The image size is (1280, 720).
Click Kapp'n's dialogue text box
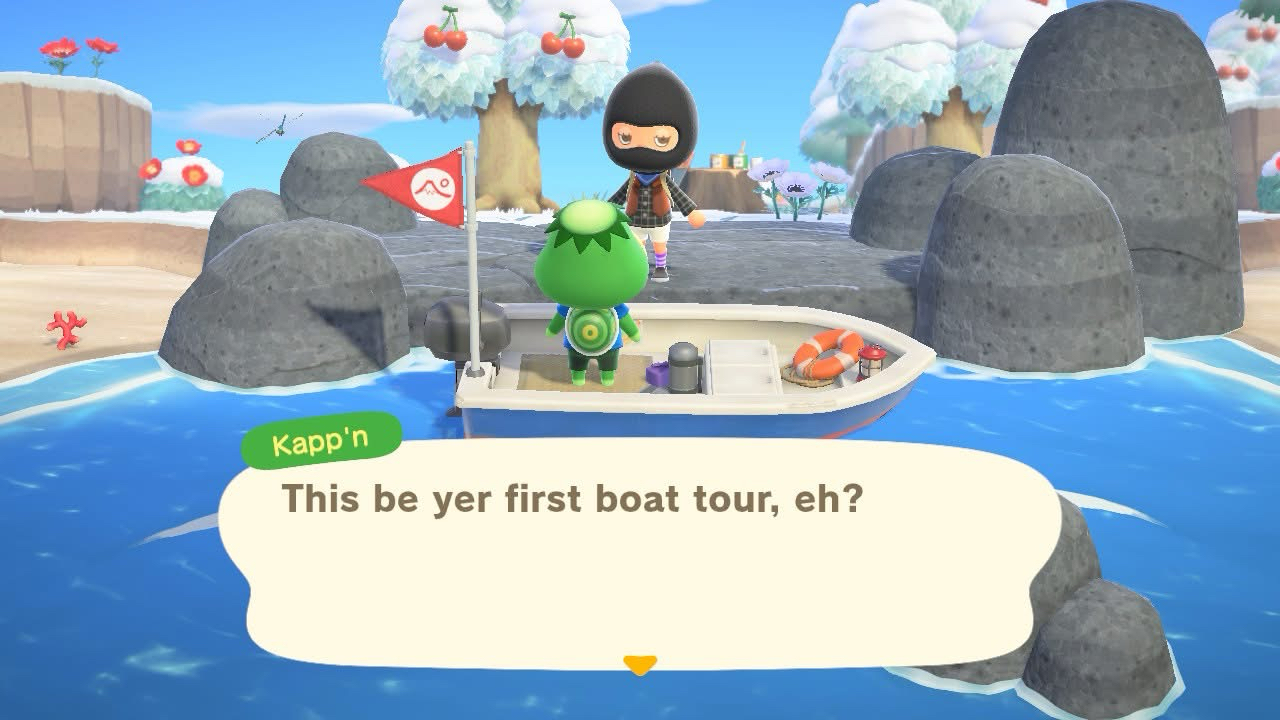pos(640,555)
